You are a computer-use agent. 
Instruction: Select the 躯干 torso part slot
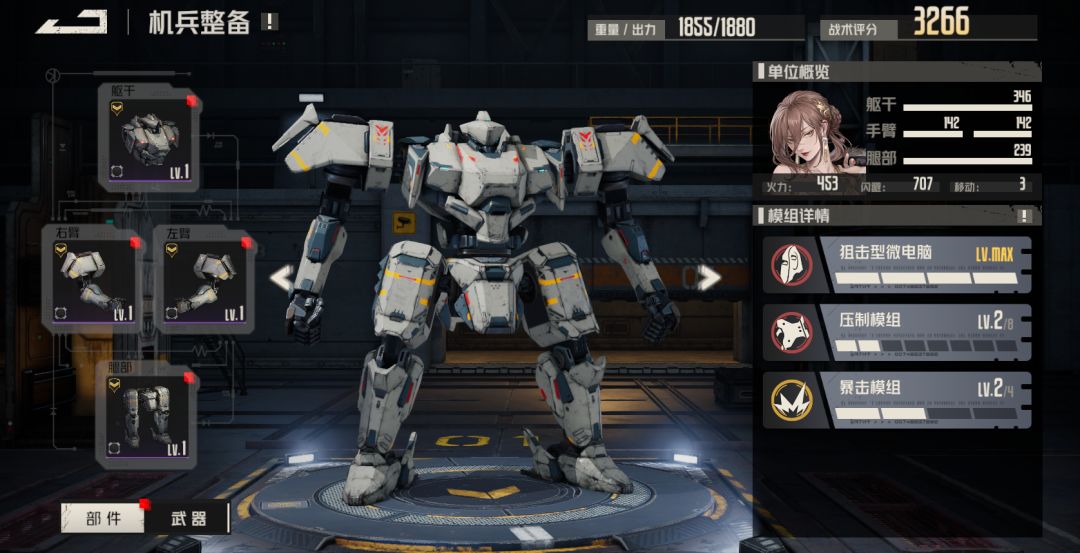(148, 137)
